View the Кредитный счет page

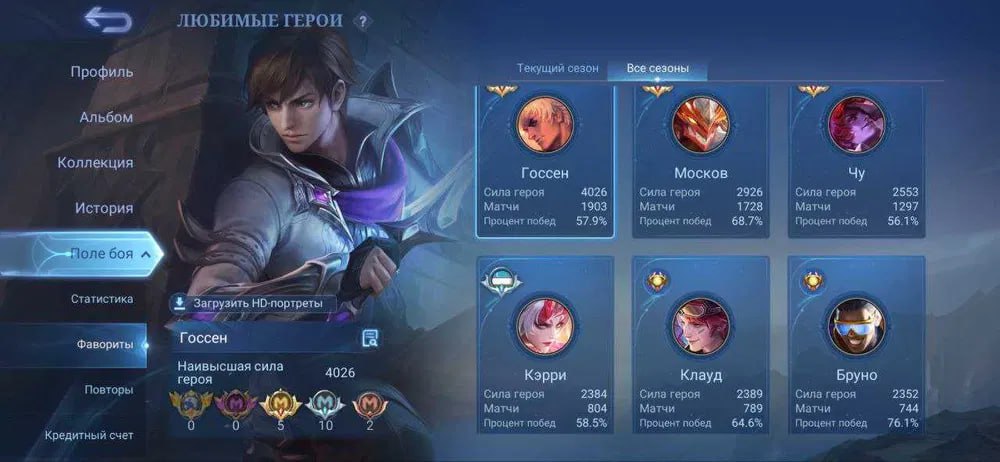pos(88,435)
